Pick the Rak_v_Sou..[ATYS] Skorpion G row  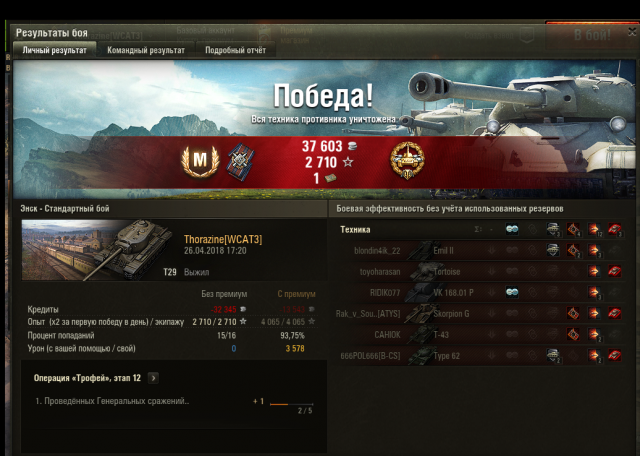pyautogui.click(x=480, y=313)
